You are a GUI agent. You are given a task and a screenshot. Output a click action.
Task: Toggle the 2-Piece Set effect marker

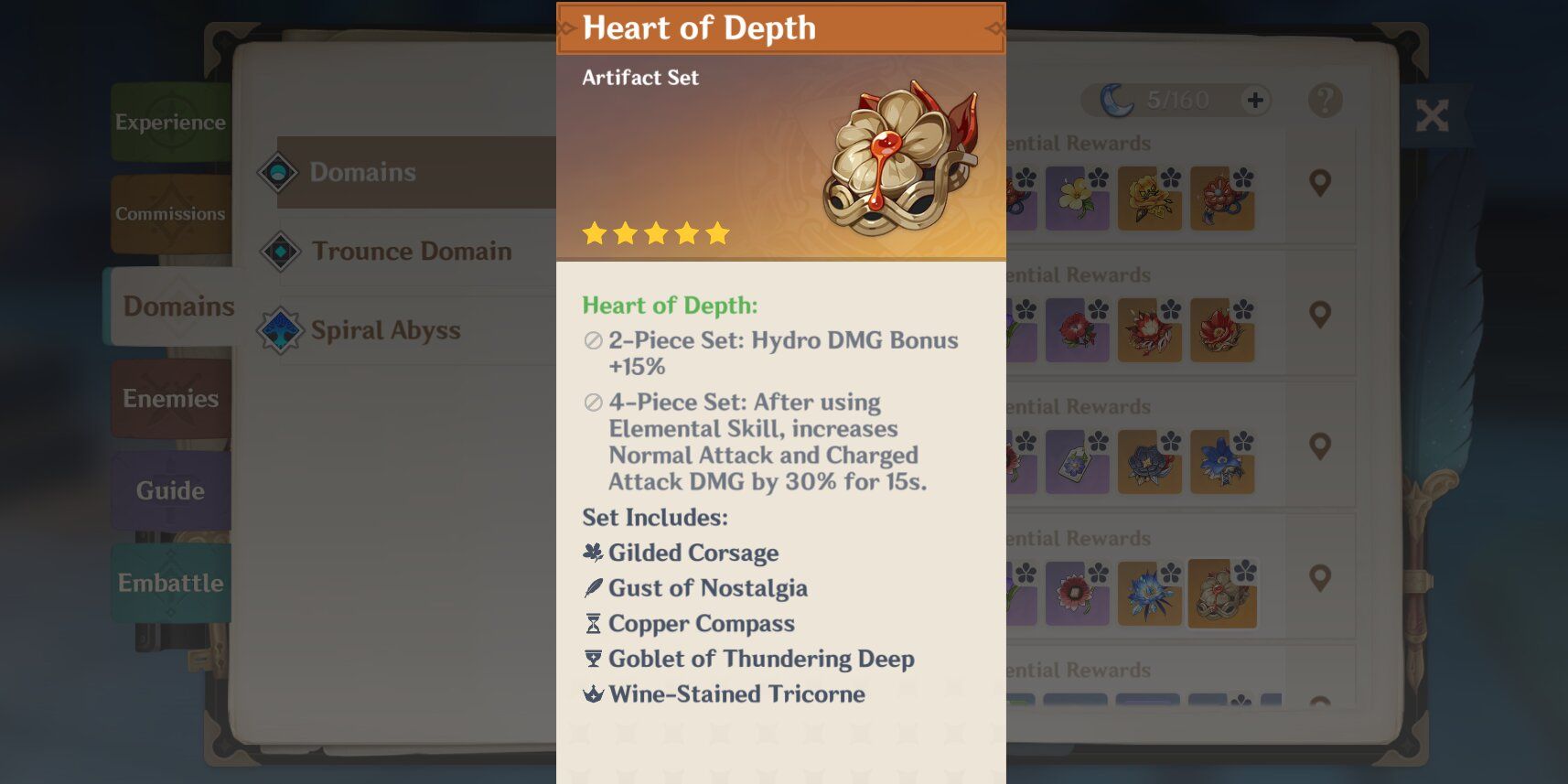(596, 341)
